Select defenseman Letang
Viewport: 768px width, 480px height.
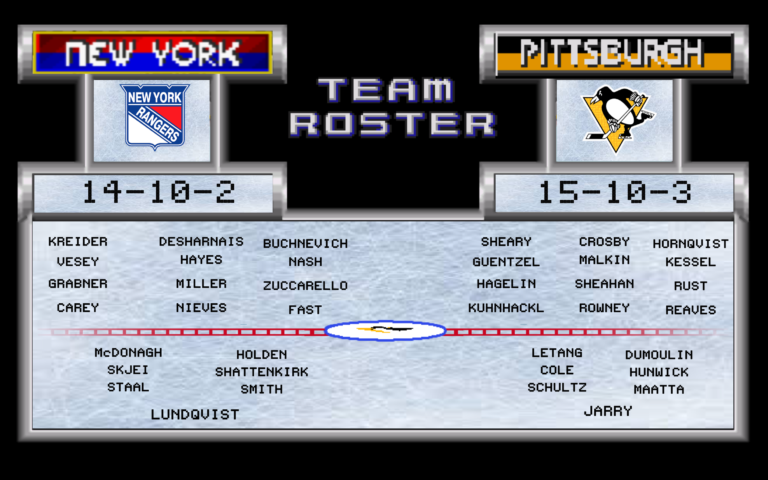pos(557,353)
